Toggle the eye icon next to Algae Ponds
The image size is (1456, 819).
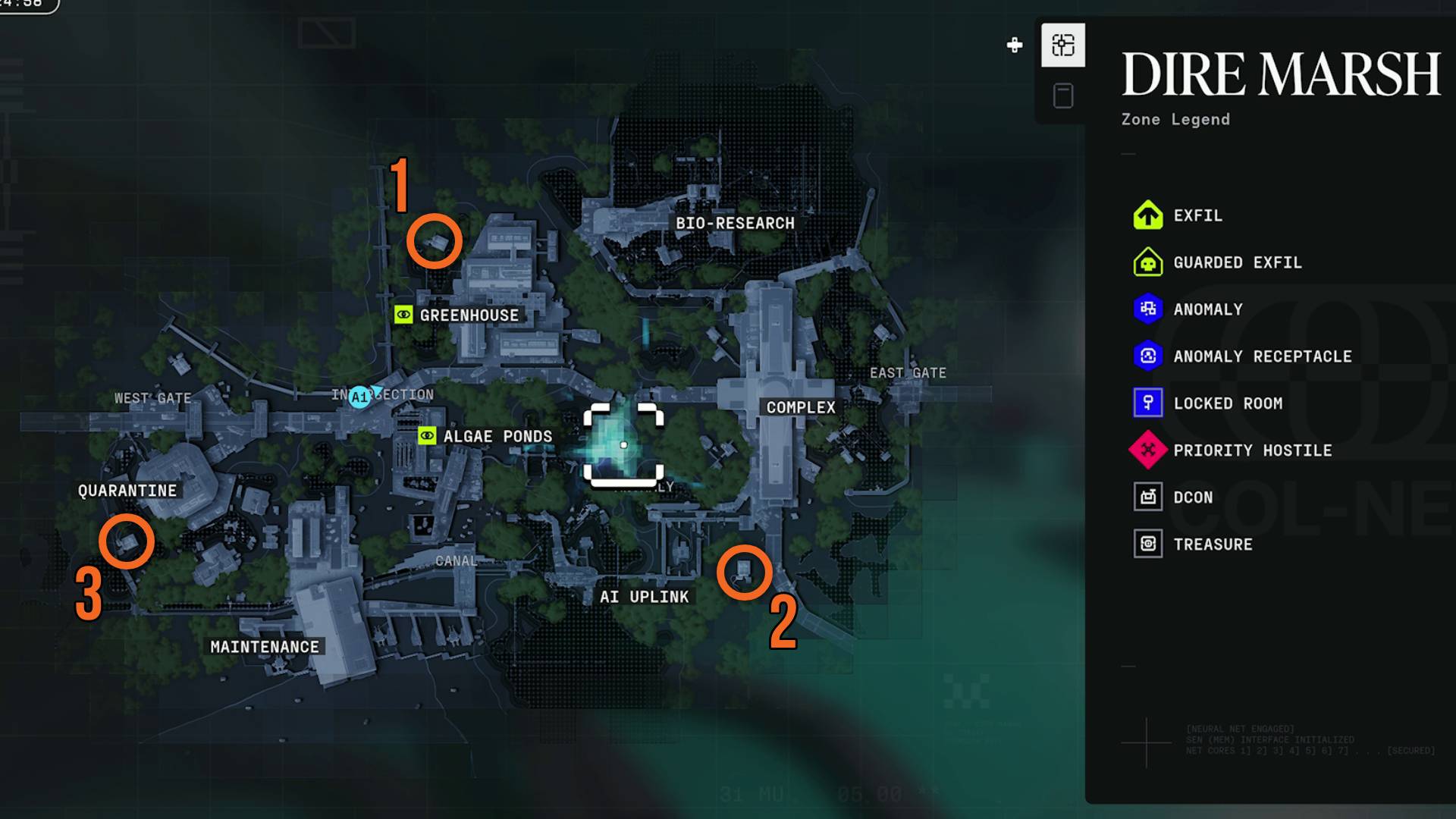coord(427,437)
